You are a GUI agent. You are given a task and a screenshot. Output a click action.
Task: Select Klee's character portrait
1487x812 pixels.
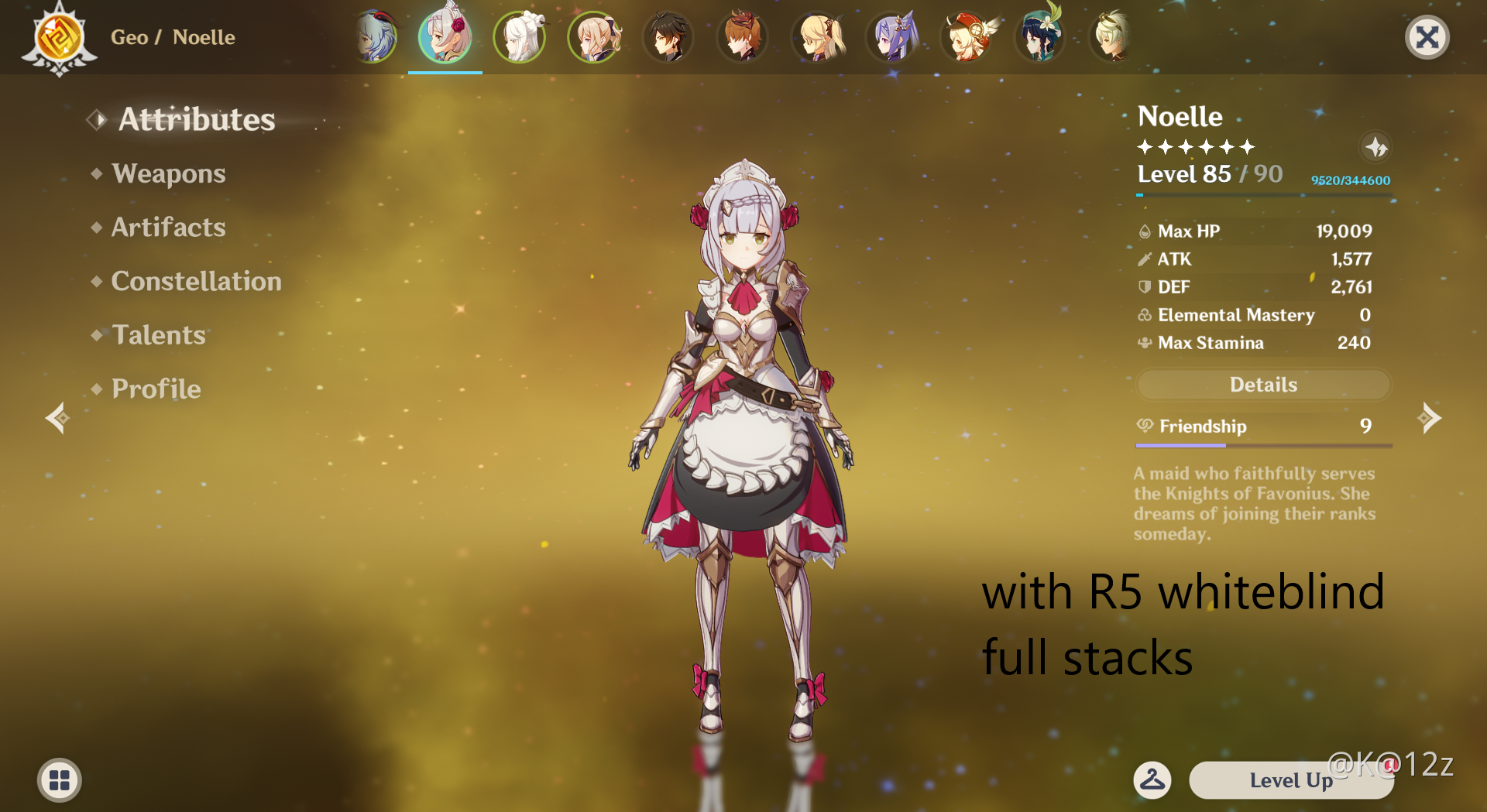click(966, 36)
